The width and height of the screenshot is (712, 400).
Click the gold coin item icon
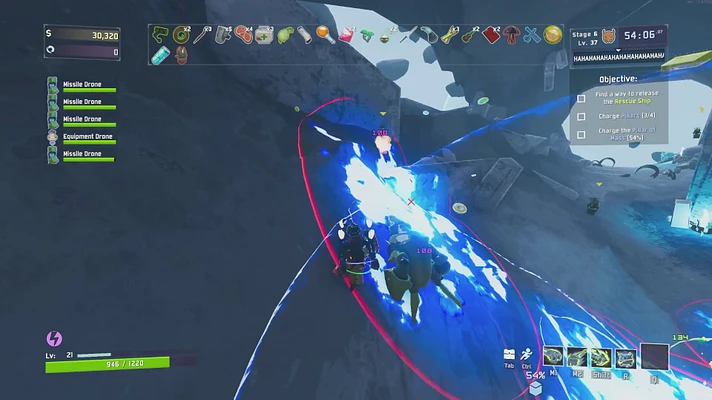pyautogui.click(x=553, y=36)
